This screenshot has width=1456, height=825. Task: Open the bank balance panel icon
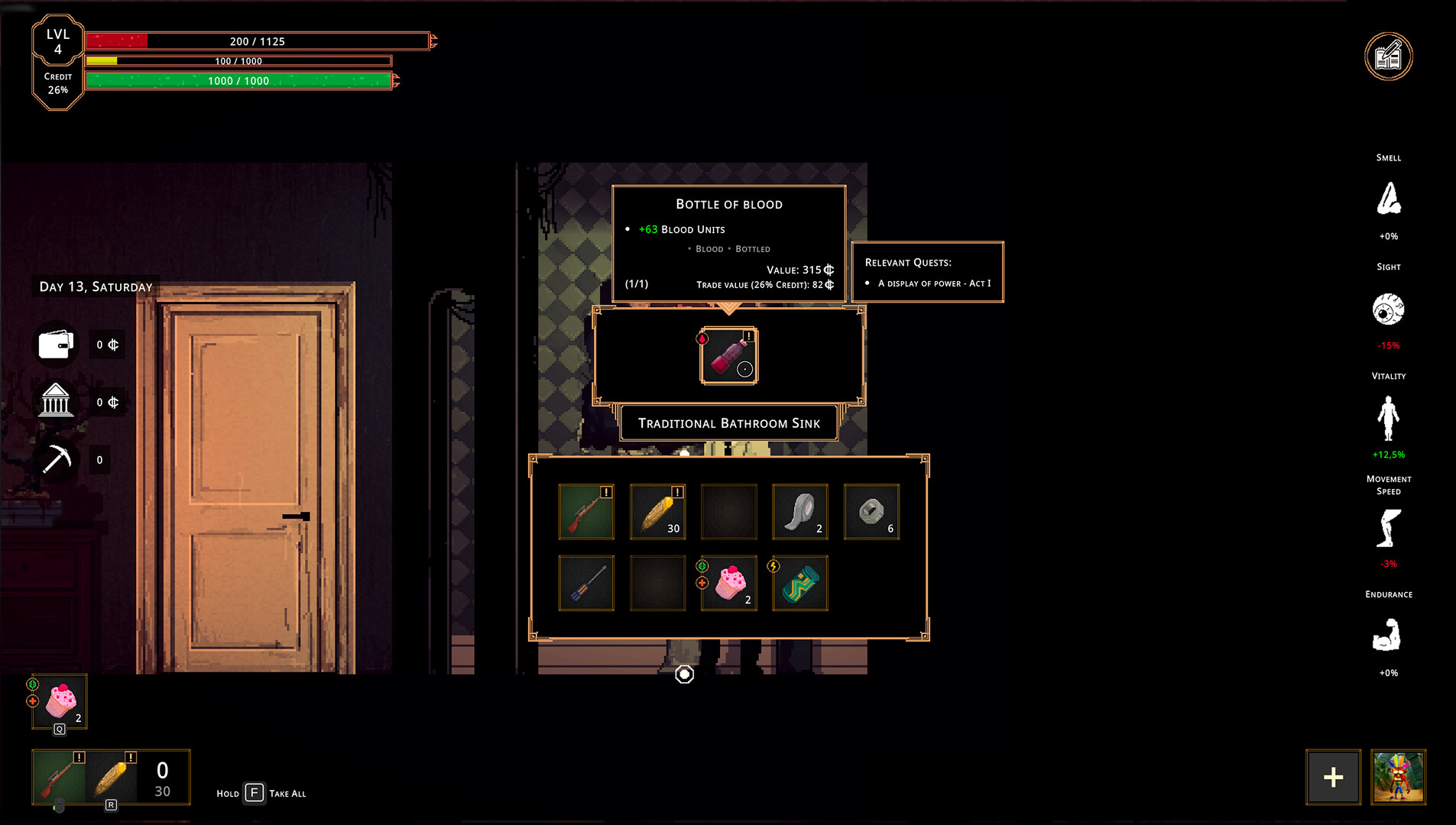coord(55,401)
